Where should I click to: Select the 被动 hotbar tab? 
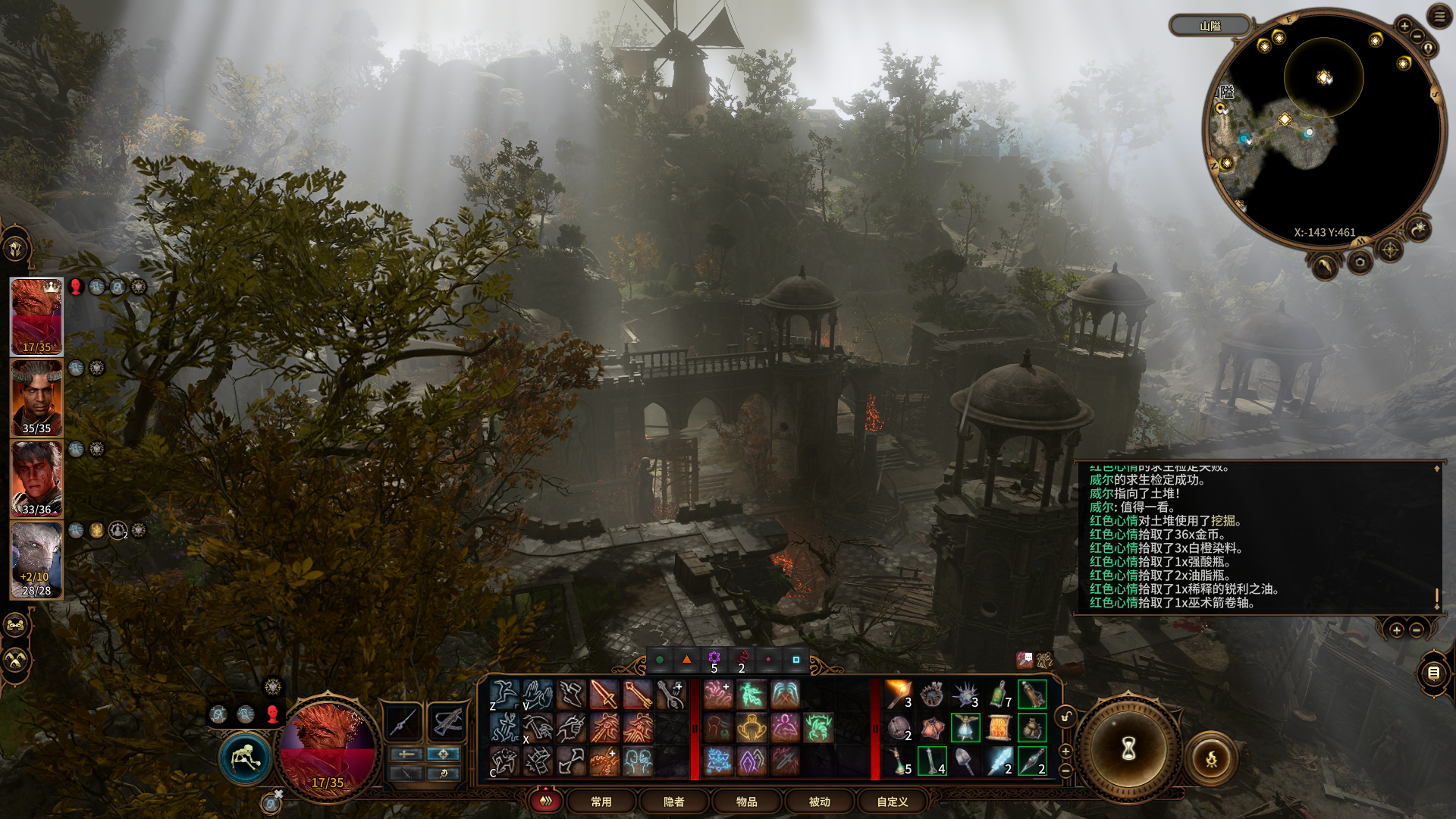click(819, 802)
